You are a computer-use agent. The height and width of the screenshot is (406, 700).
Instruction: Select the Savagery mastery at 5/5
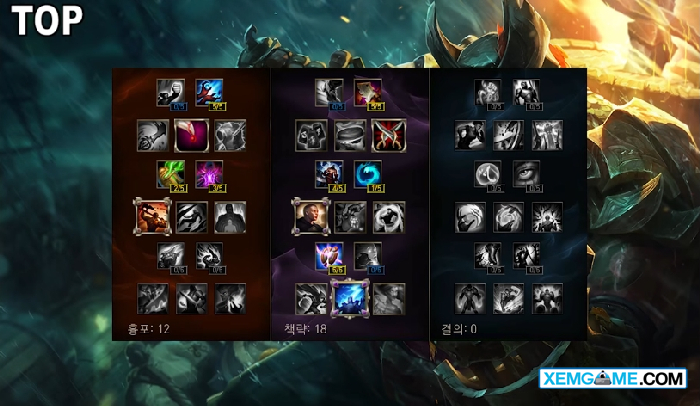click(368, 93)
